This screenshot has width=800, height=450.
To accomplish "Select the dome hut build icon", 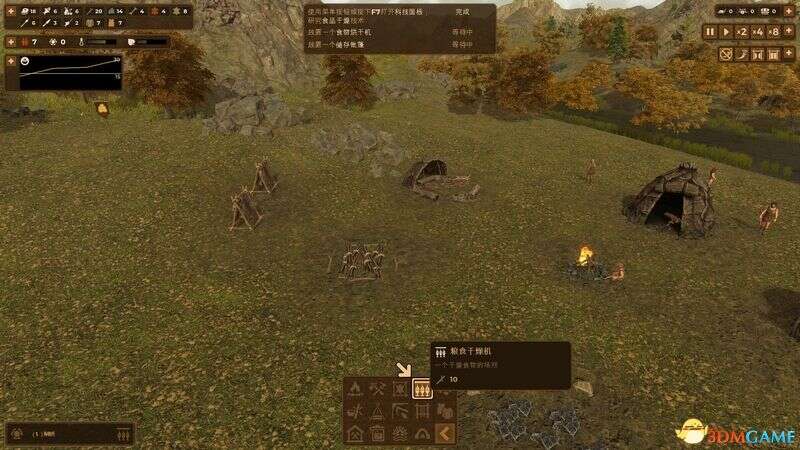I will click(422, 433).
